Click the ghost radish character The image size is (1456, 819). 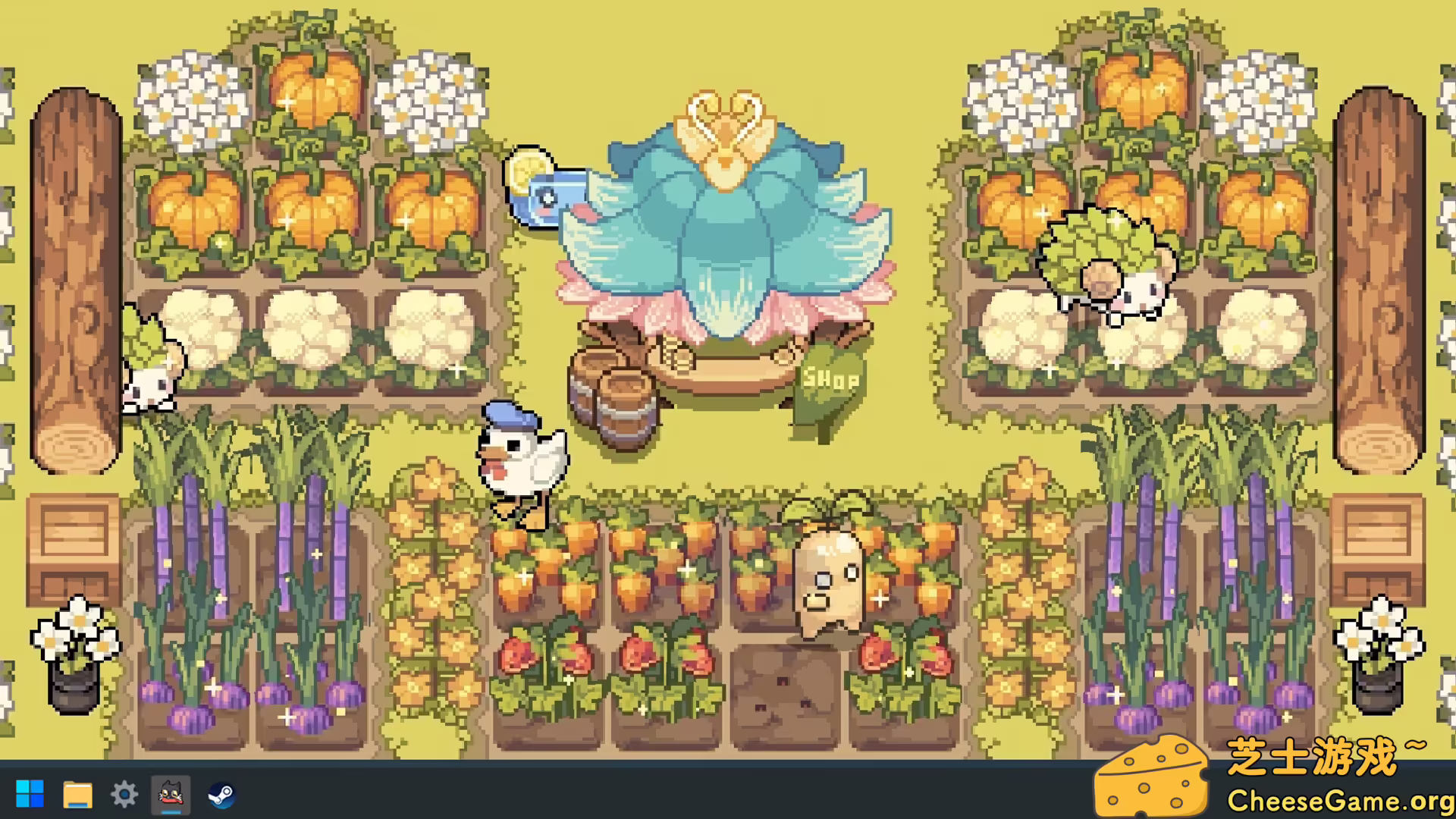(x=827, y=584)
